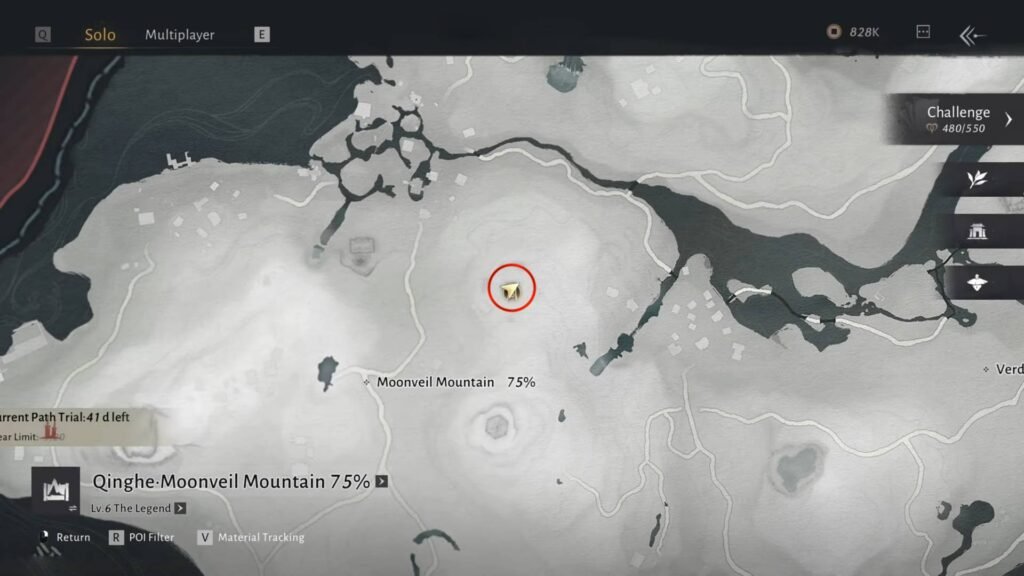This screenshot has width=1024, height=576.
Task: Click the temple gate side button
Action: pyautogui.click(x=977, y=231)
